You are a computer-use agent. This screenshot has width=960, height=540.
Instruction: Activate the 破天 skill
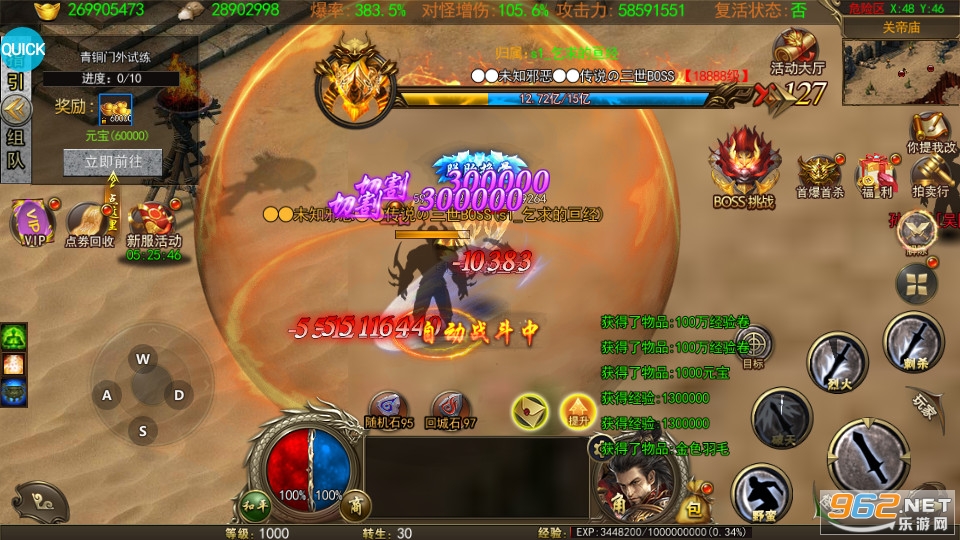pyautogui.click(x=782, y=415)
